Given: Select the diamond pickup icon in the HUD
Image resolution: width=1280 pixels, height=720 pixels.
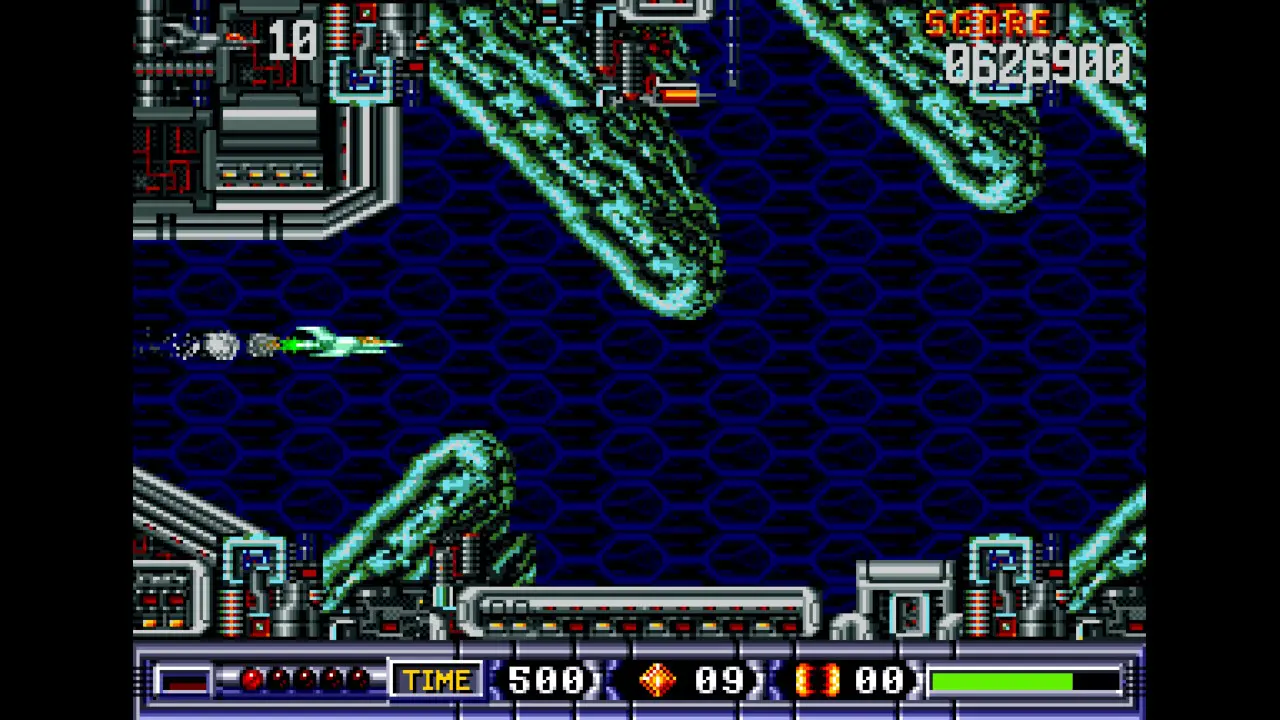Looking at the screenshot, I should point(657,680).
